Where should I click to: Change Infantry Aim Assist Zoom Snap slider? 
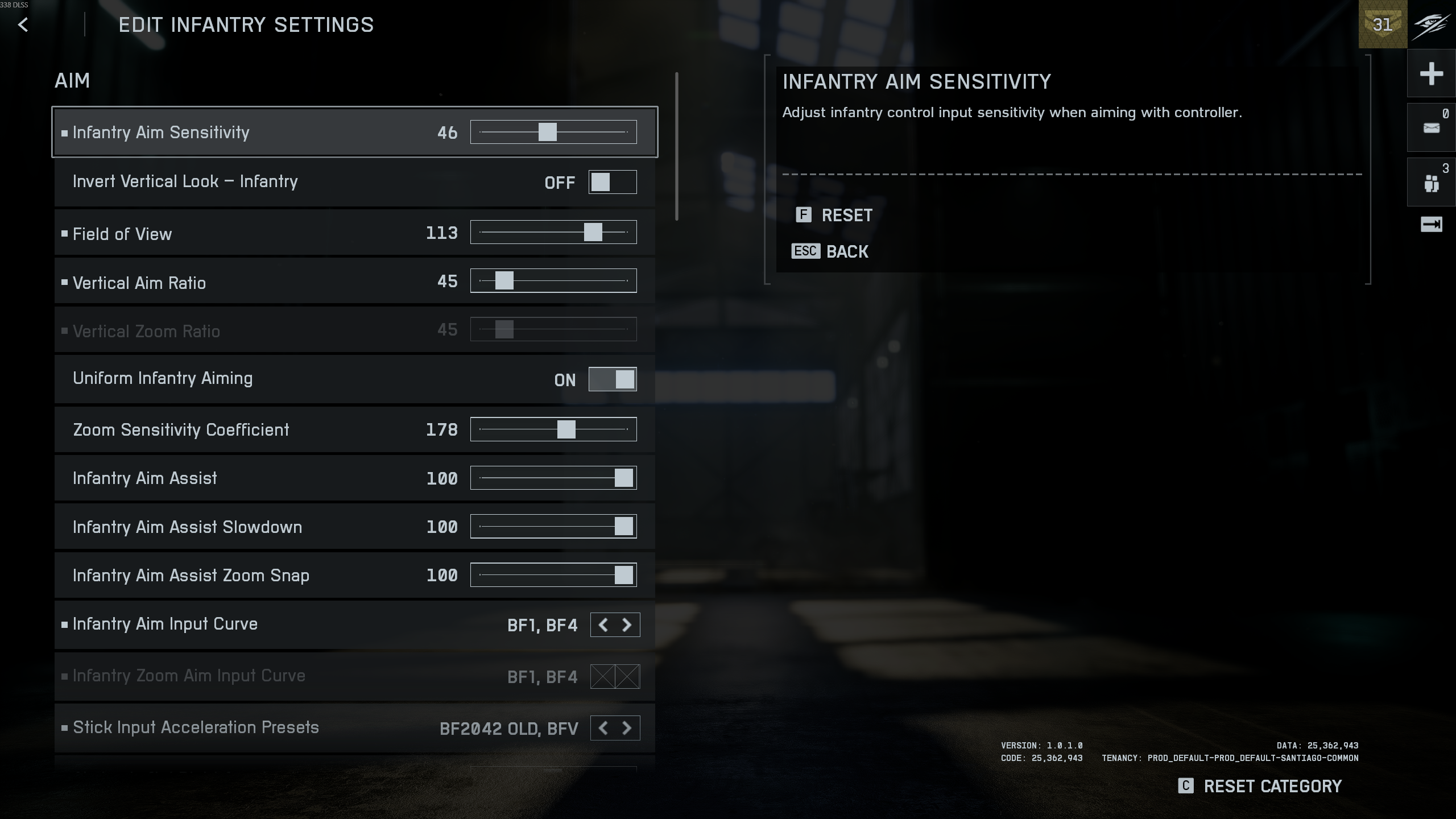point(623,576)
